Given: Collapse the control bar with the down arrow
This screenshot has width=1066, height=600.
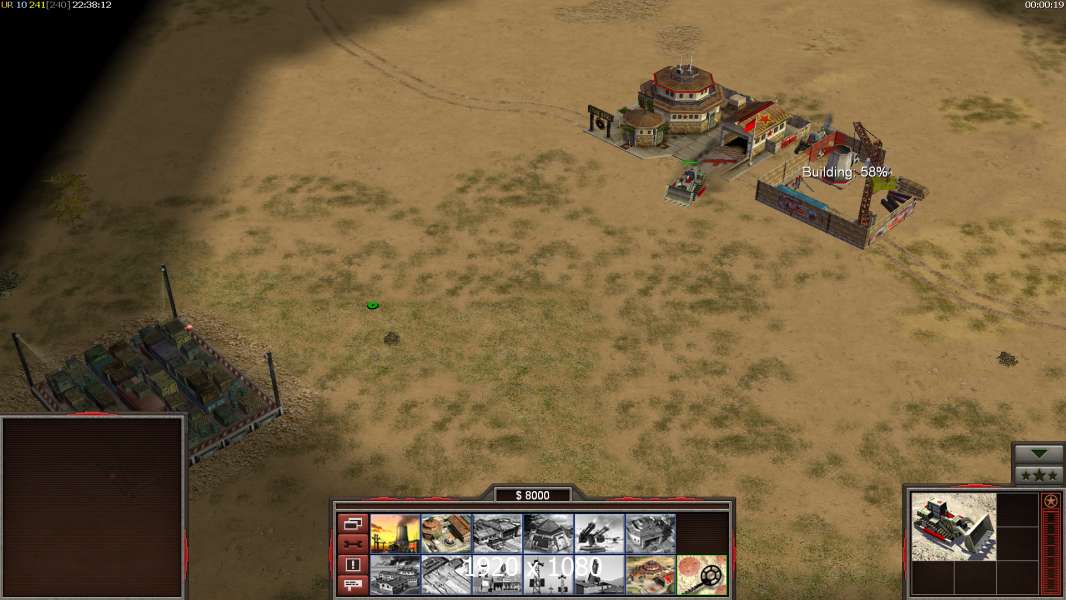Looking at the screenshot, I should (1038, 454).
